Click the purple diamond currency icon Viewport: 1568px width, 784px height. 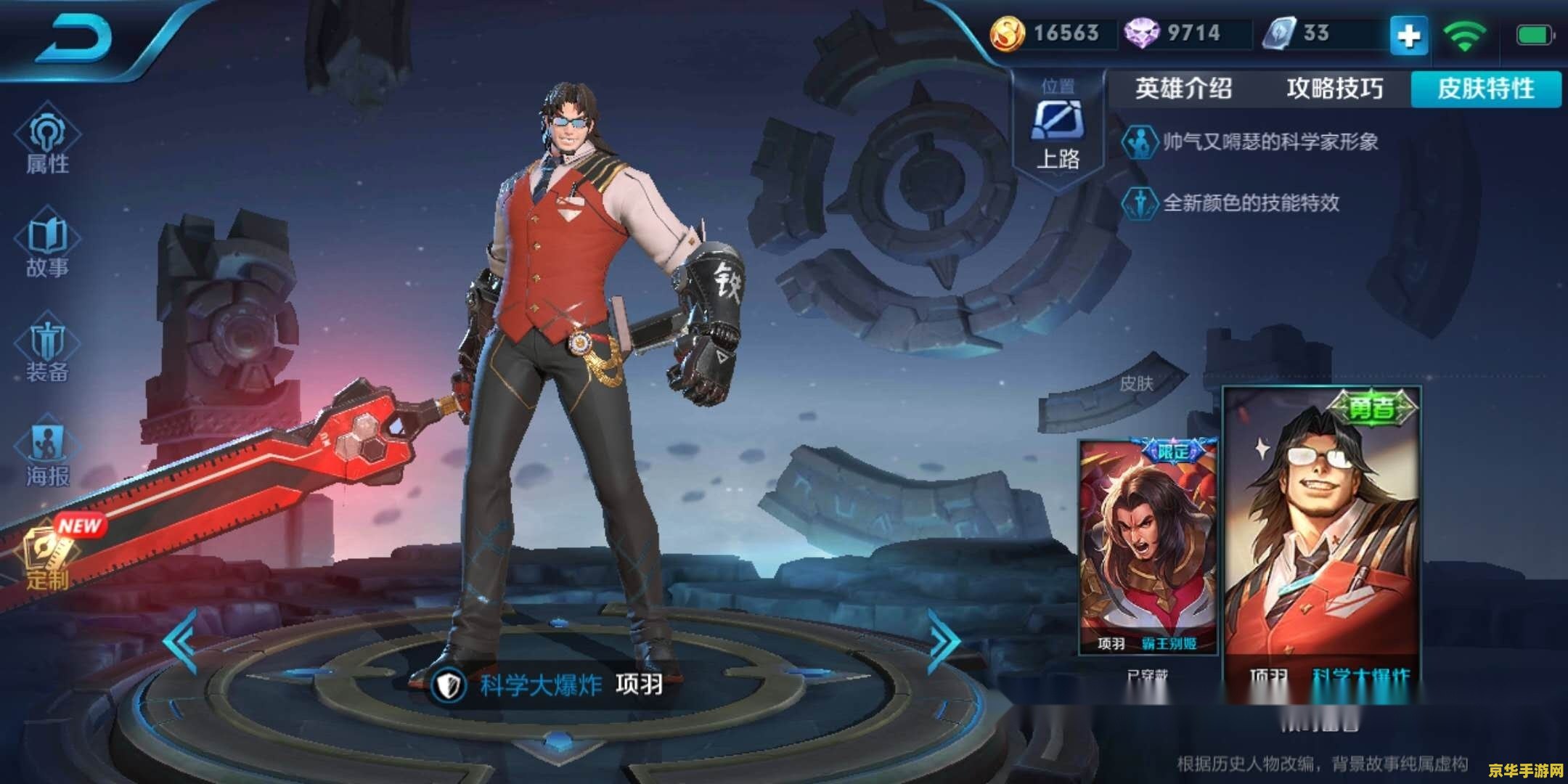click(x=1141, y=33)
